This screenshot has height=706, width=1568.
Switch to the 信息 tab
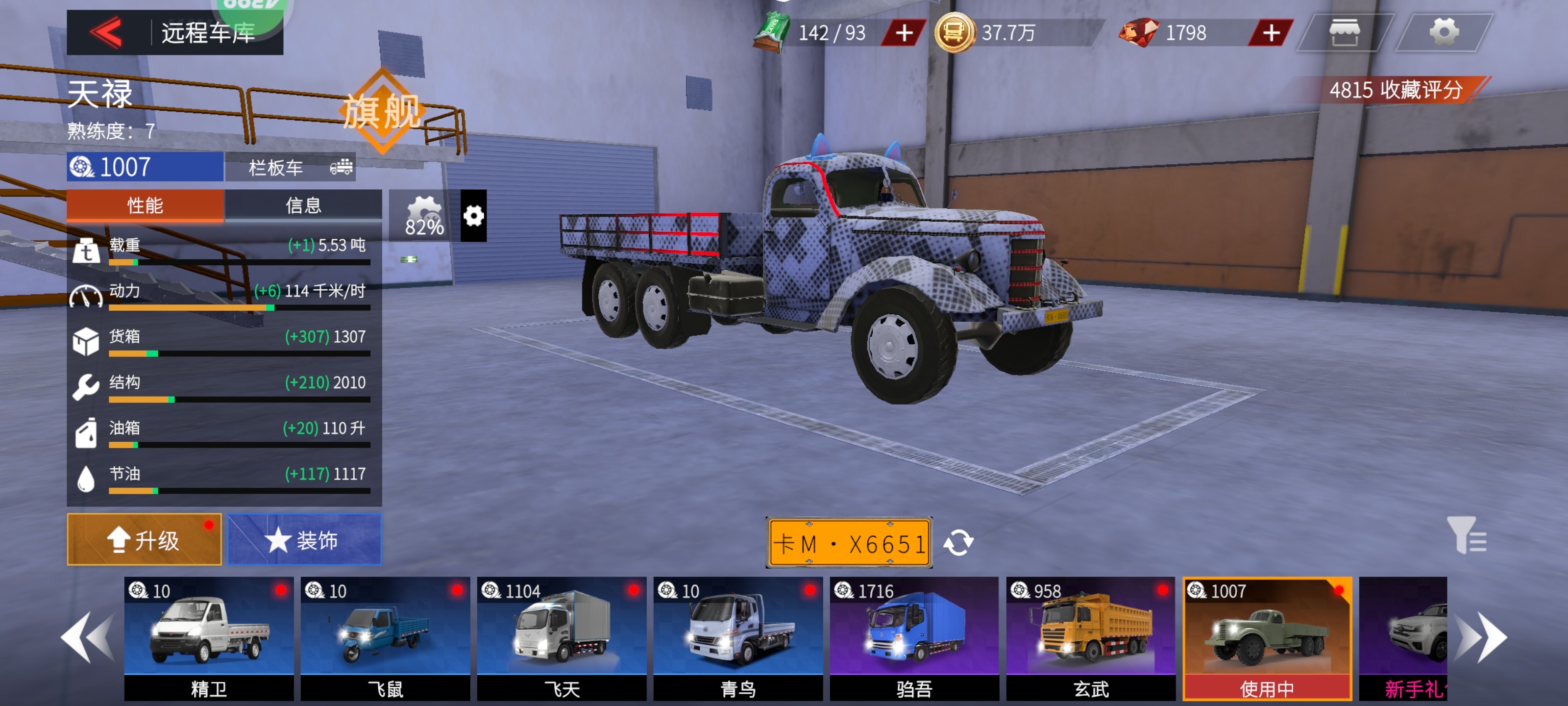point(303,205)
